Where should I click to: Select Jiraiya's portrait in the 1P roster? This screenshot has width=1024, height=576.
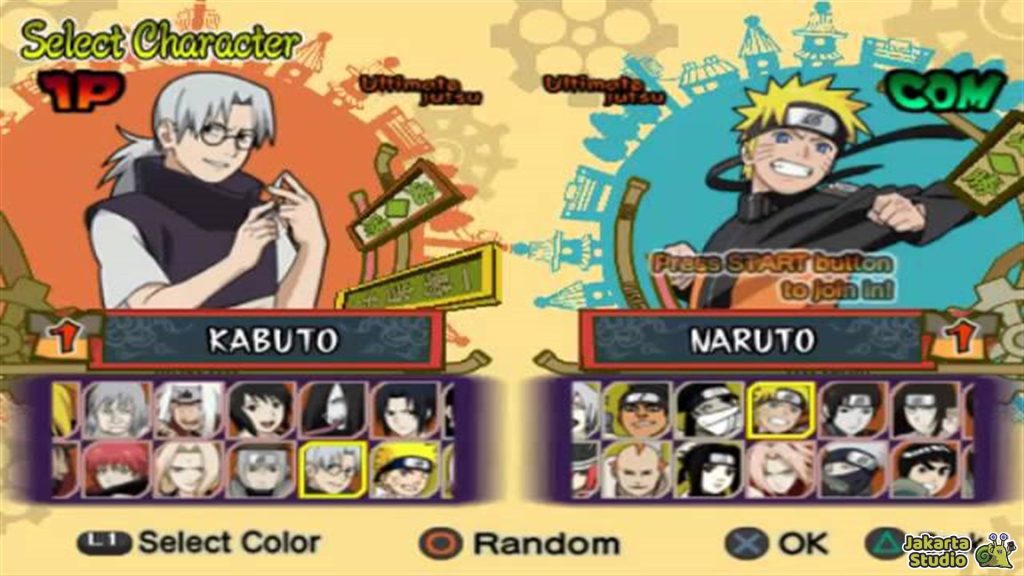(x=189, y=410)
